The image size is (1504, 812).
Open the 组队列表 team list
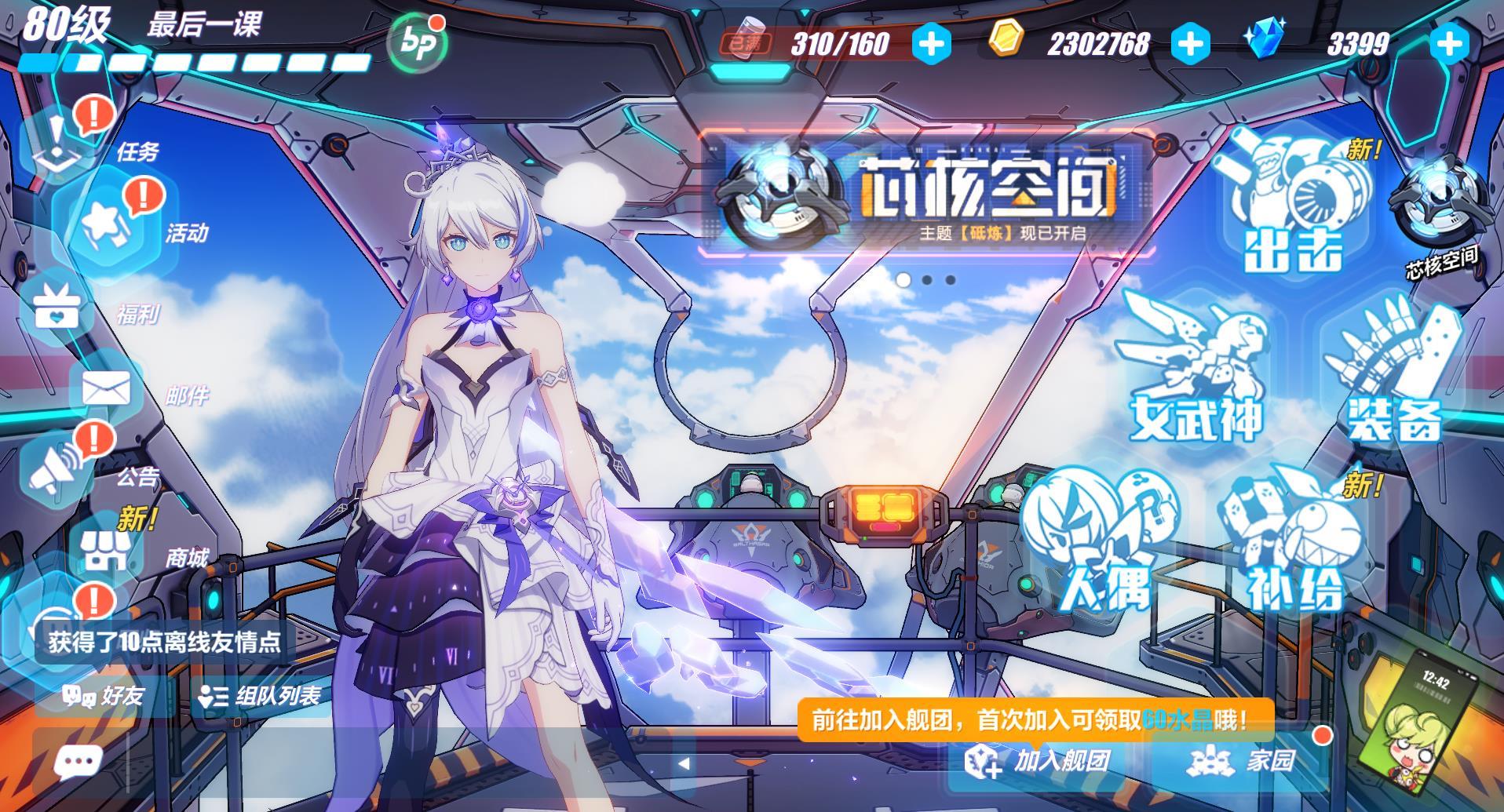259,696
